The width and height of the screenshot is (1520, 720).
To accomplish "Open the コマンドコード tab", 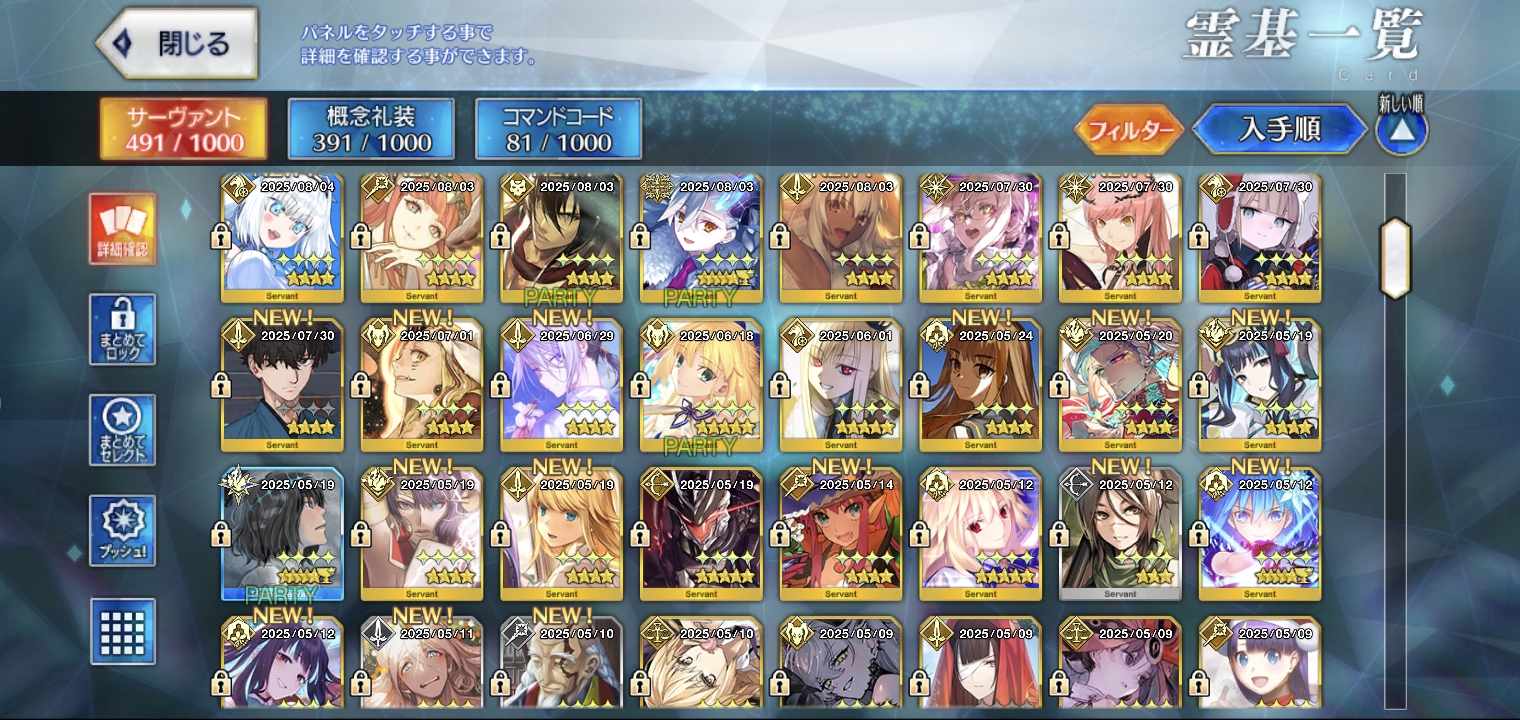I will pyautogui.click(x=558, y=129).
